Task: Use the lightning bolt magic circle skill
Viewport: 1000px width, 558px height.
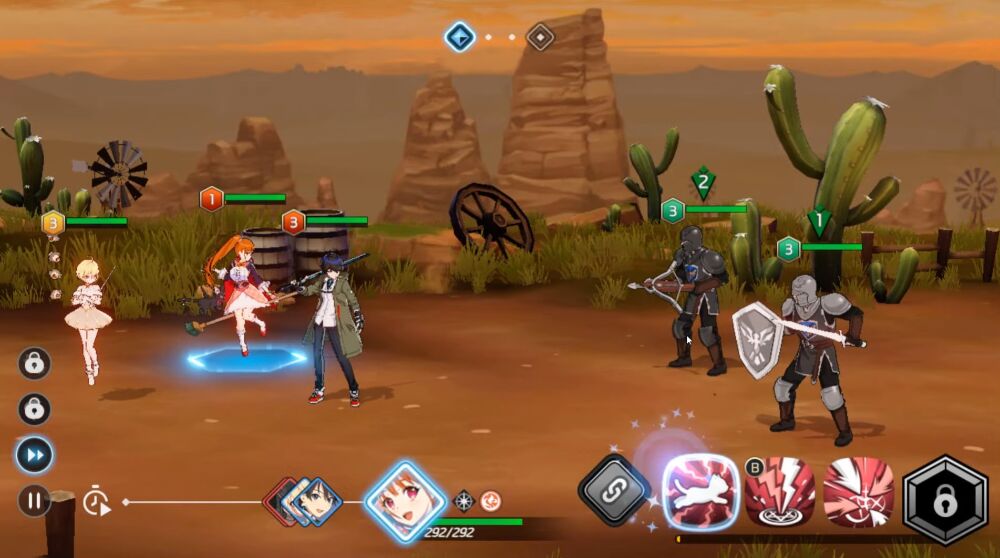Action: click(779, 492)
